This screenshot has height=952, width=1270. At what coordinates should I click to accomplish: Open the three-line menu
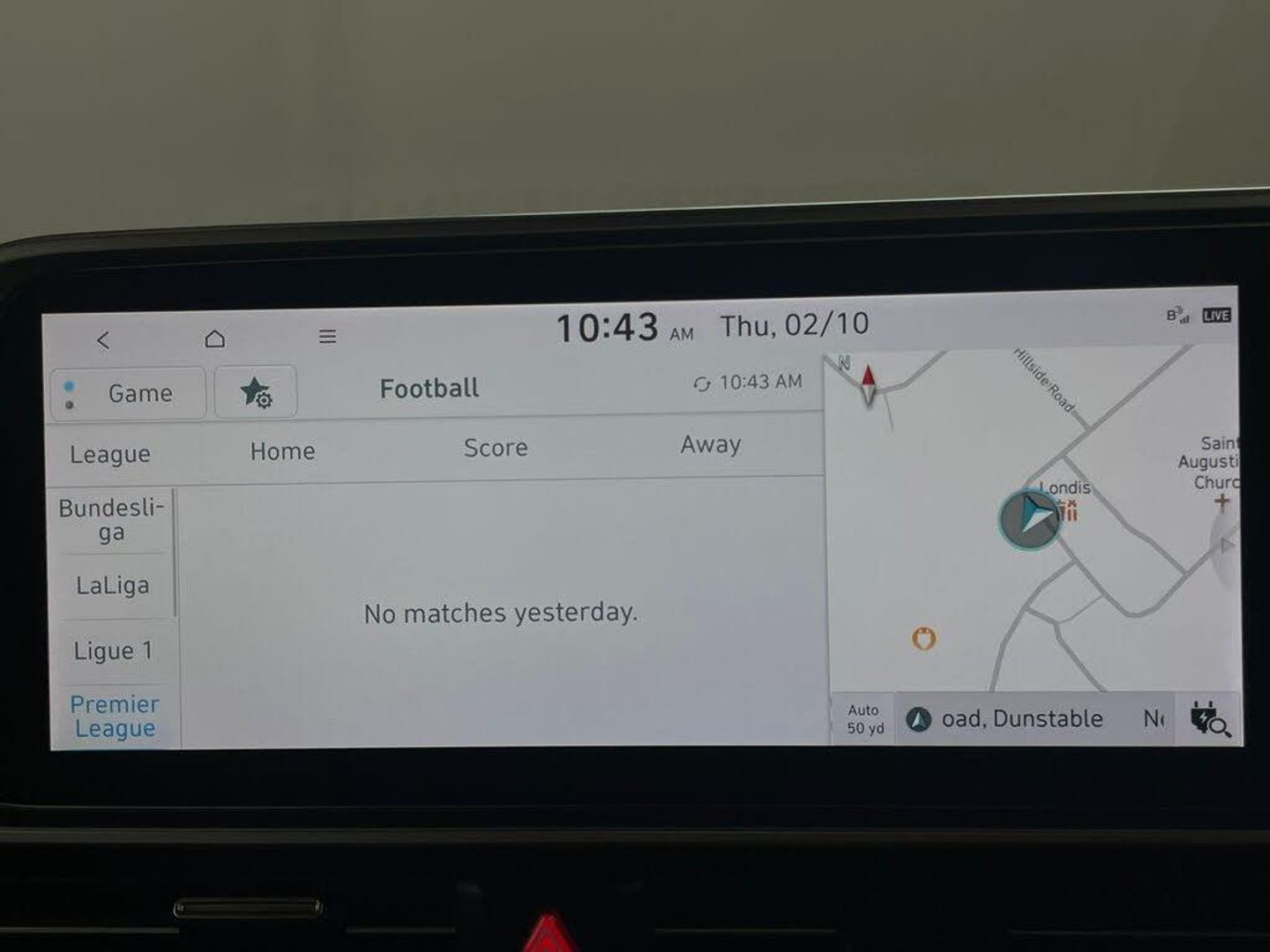tap(327, 337)
